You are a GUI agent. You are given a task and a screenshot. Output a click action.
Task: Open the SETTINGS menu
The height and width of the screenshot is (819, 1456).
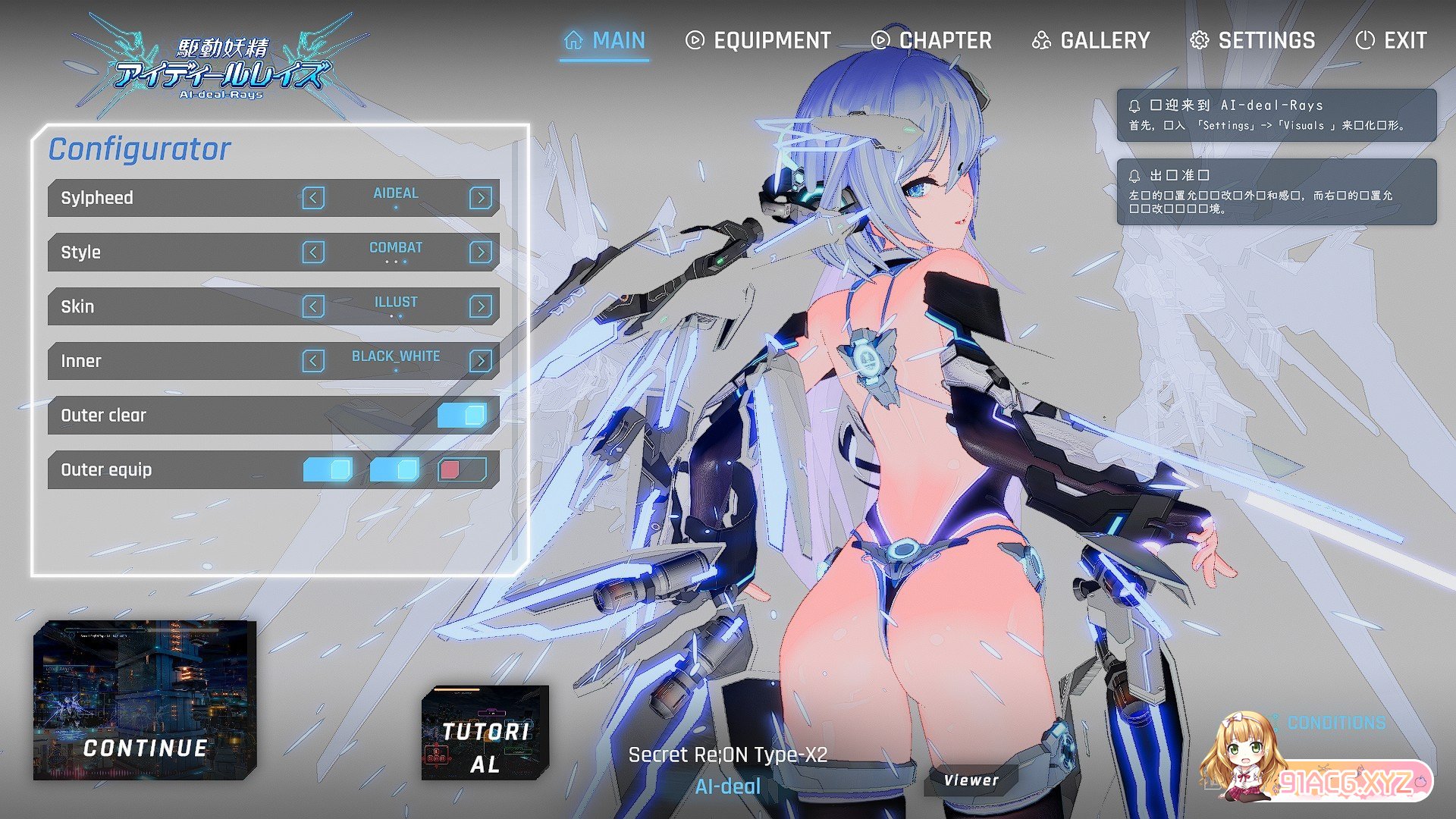tap(1252, 40)
